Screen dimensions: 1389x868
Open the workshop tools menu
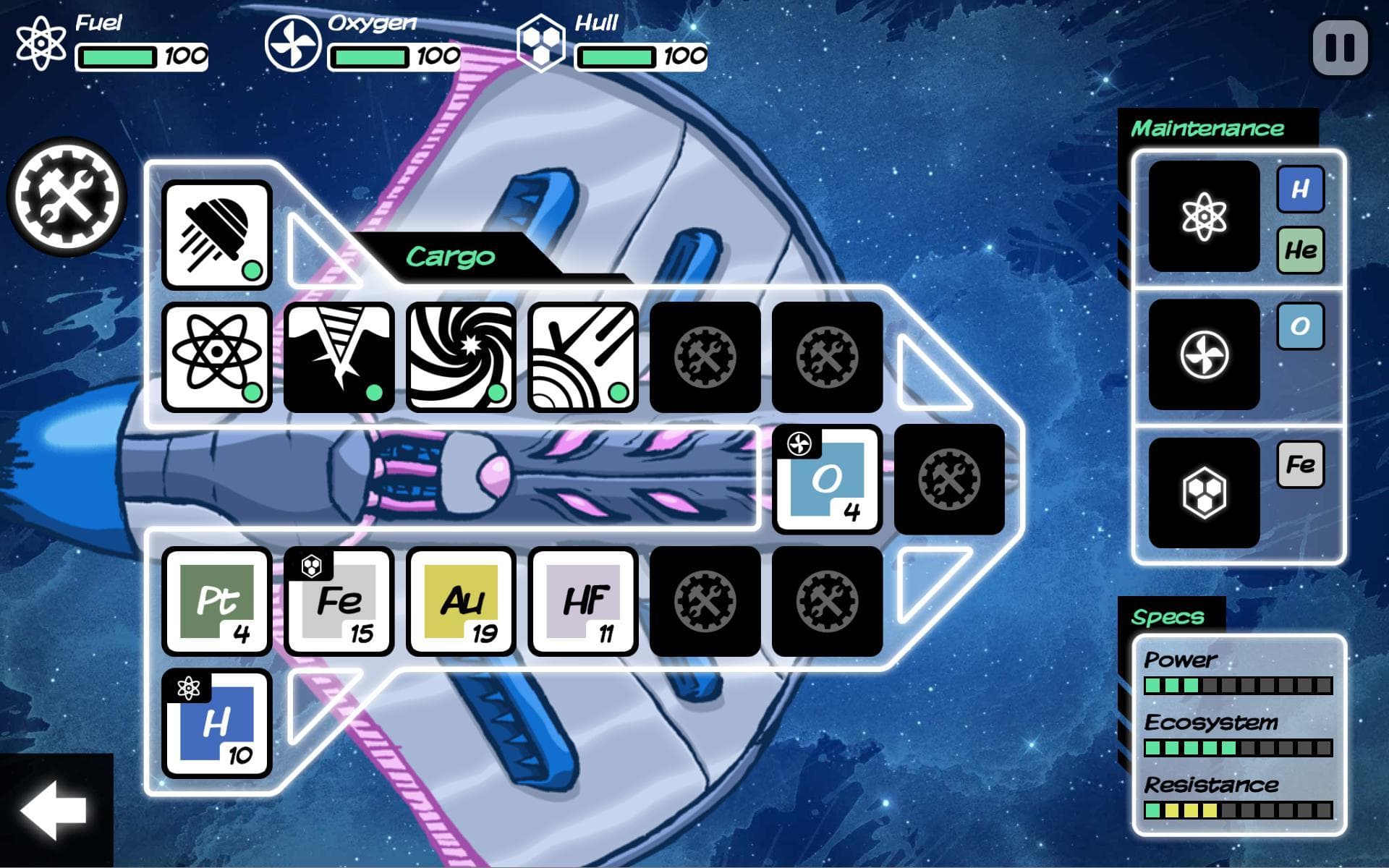click(67, 197)
